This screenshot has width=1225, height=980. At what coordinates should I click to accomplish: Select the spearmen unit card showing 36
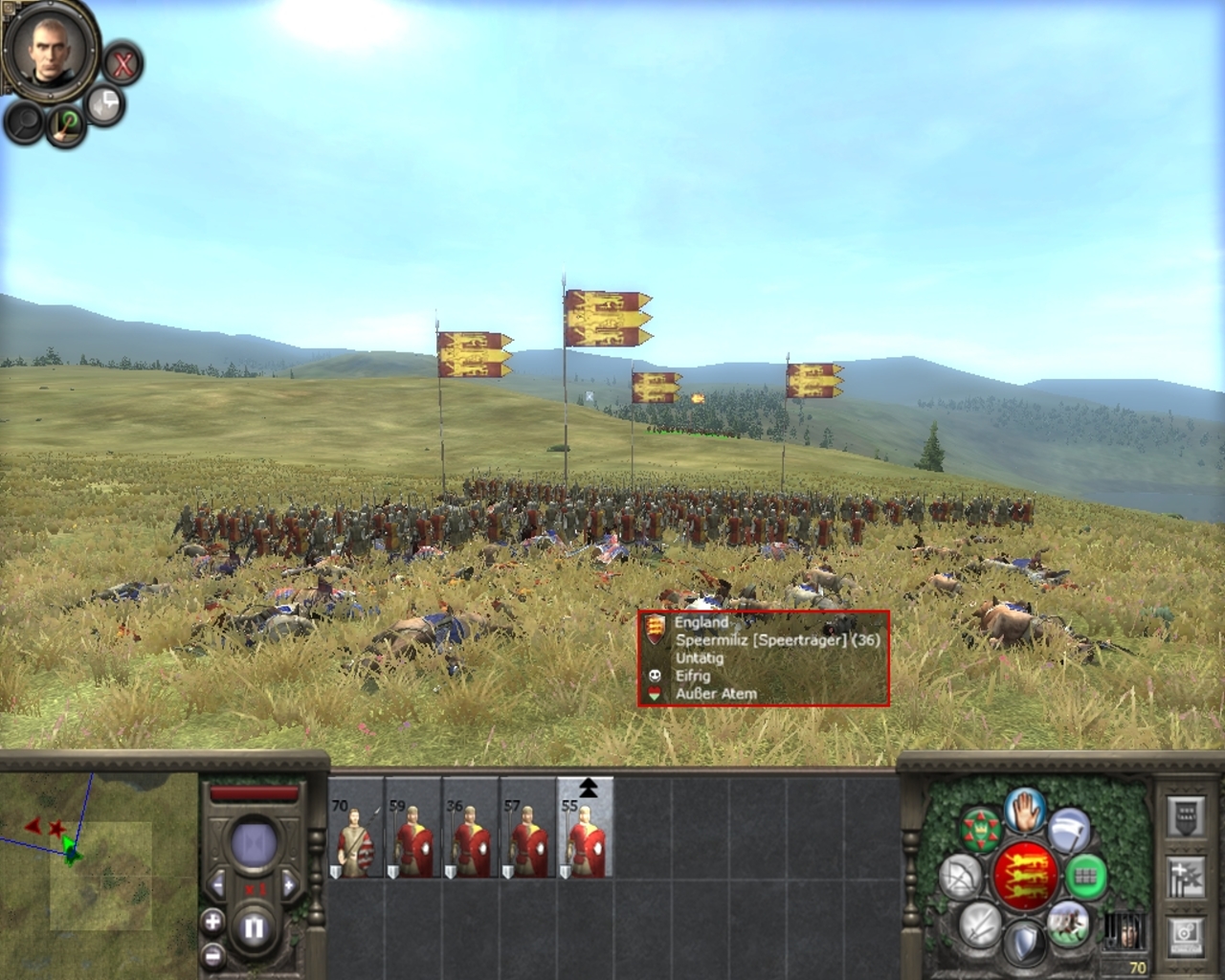470,828
